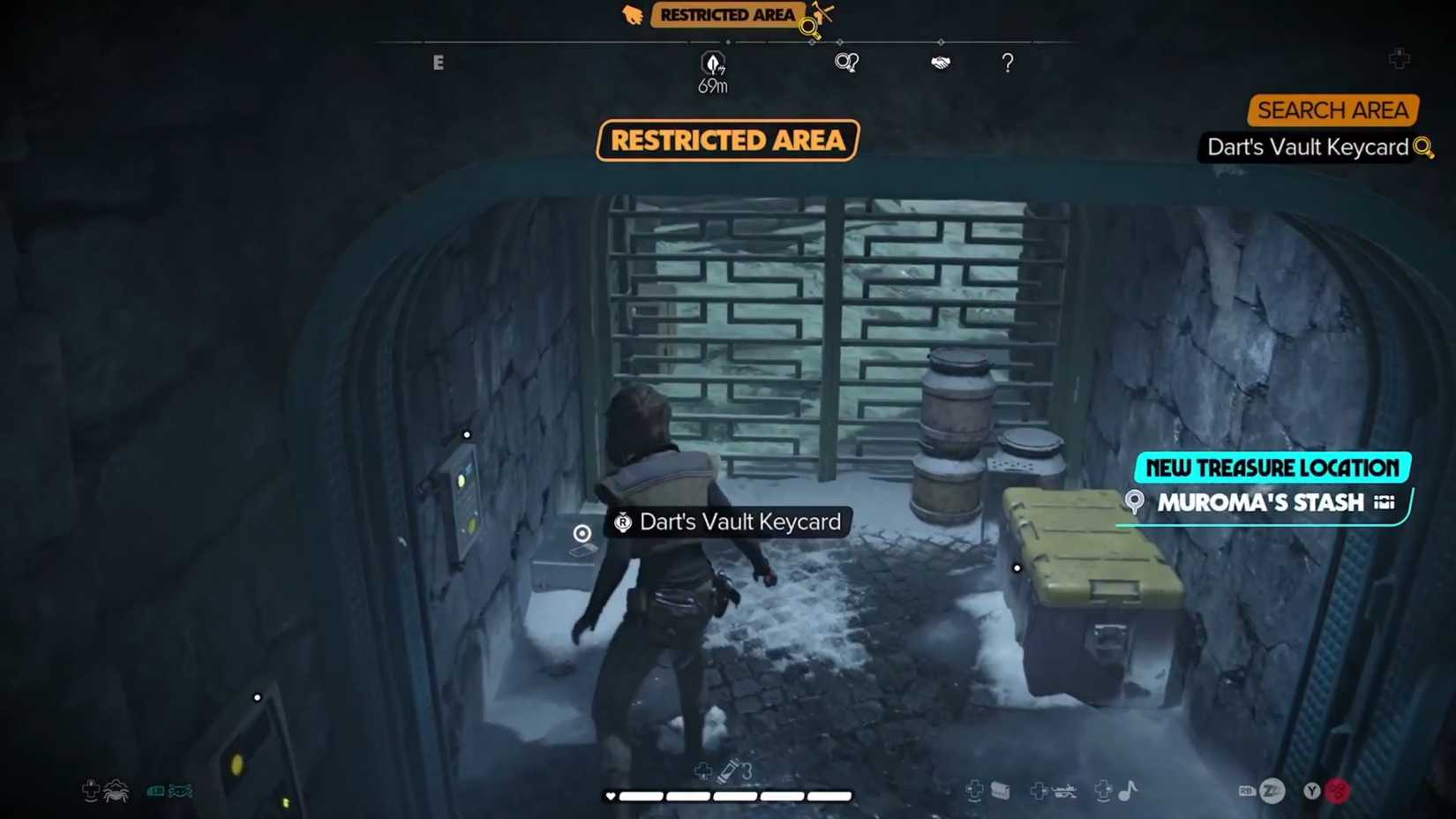
Task: Toggle the red action button prompt bottom right
Action: click(x=1339, y=791)
